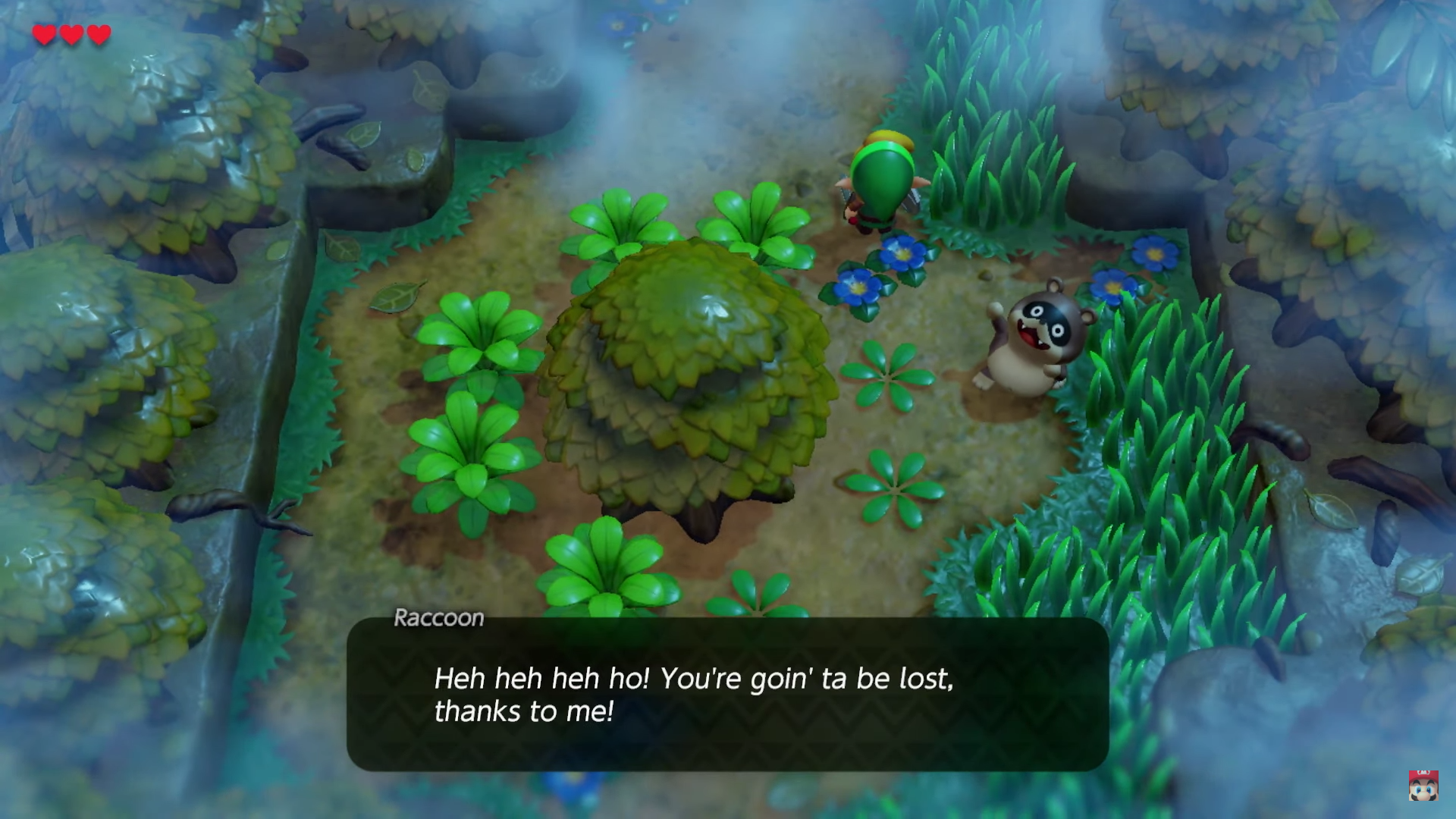1456x819 pixels.
Task: Click the Mario channel watermark icon
Action: click(1423, 786)
